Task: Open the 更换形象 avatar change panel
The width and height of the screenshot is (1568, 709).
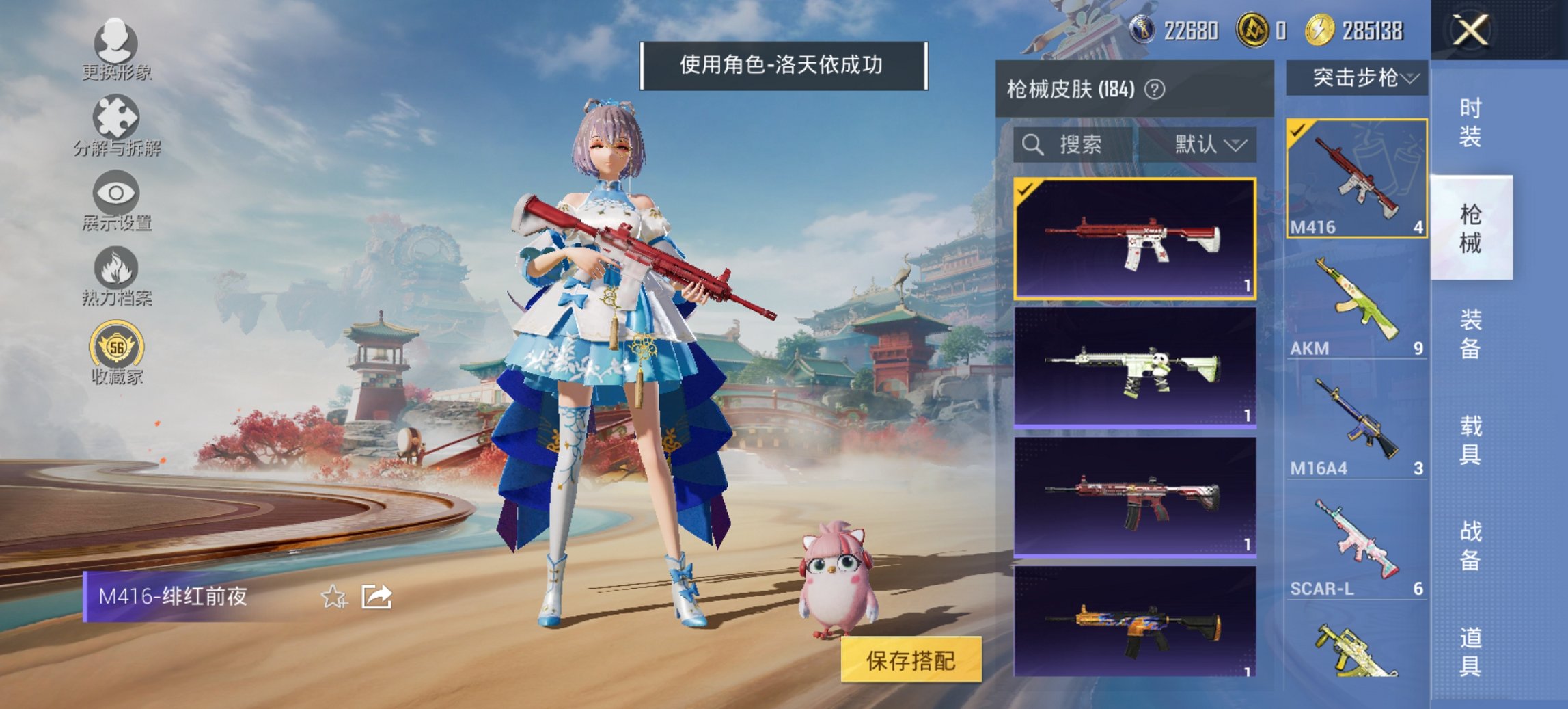Action: [x=116, y=44]
